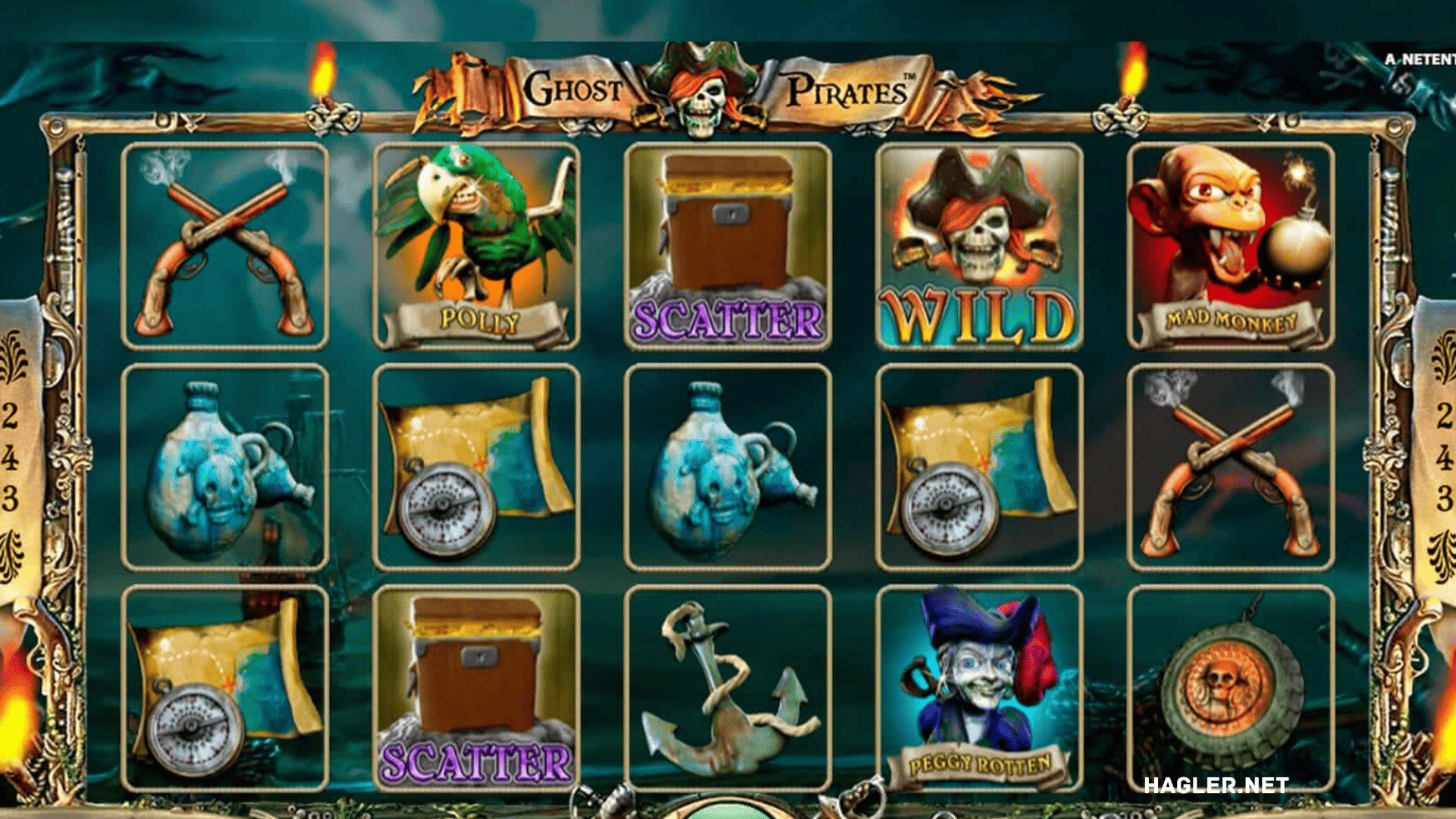Click payline 3 on the right edge

point(1445,493)
